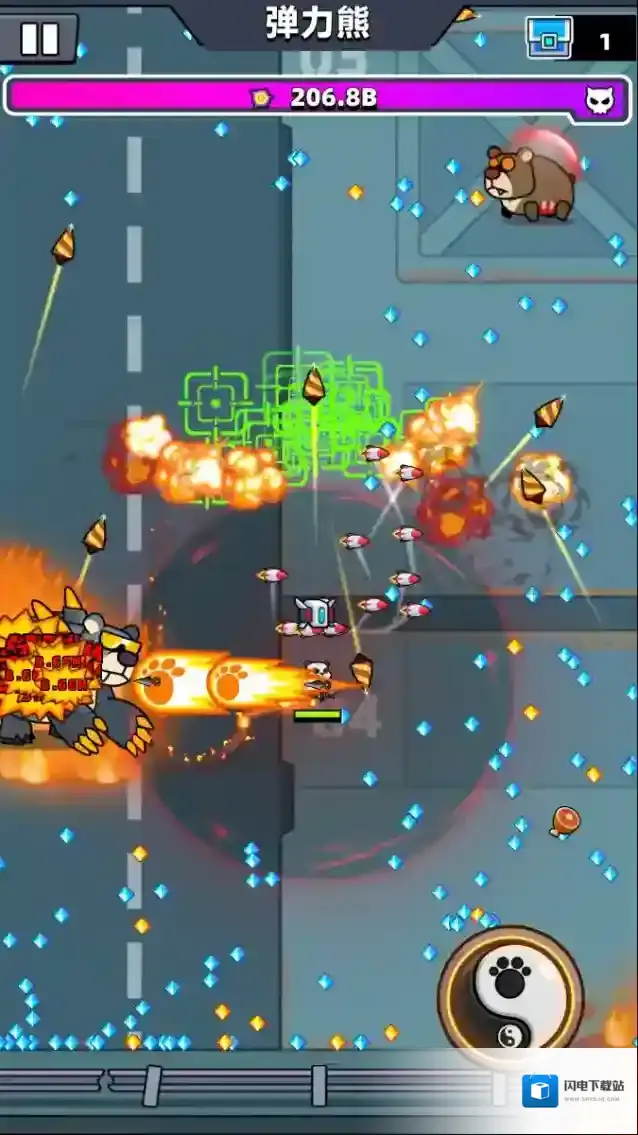Pause the game

[x=40, y=39]
